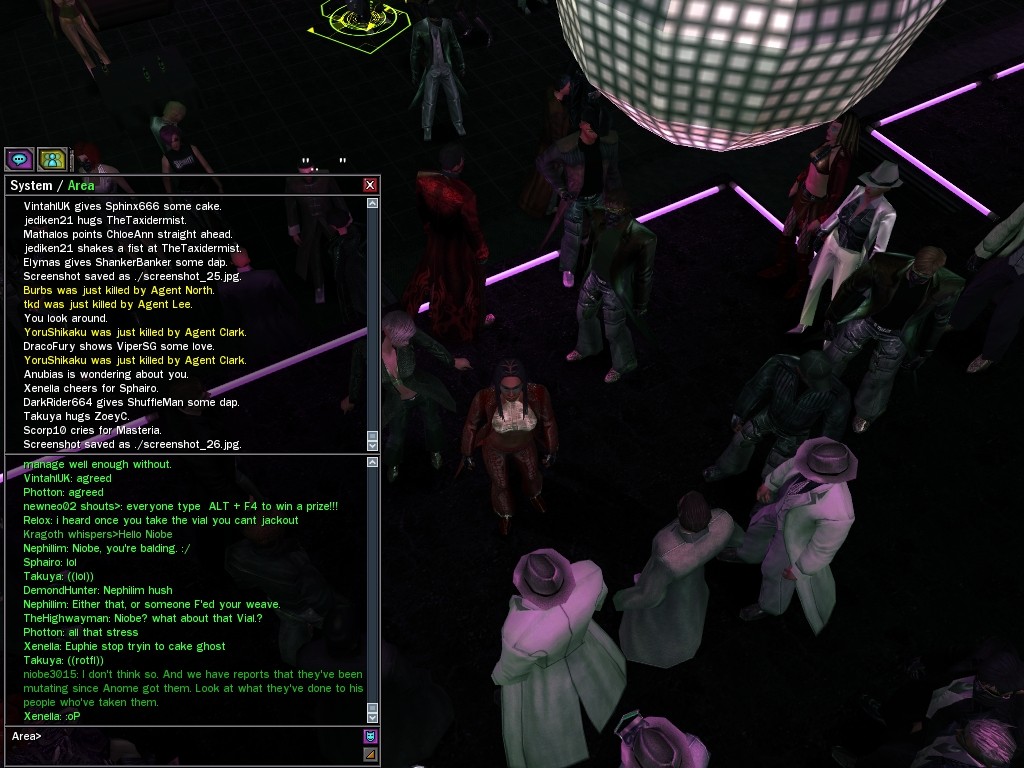Open the chat speech bubble icon
This screenshot has height=768, width=1024.
pos(19,159)
